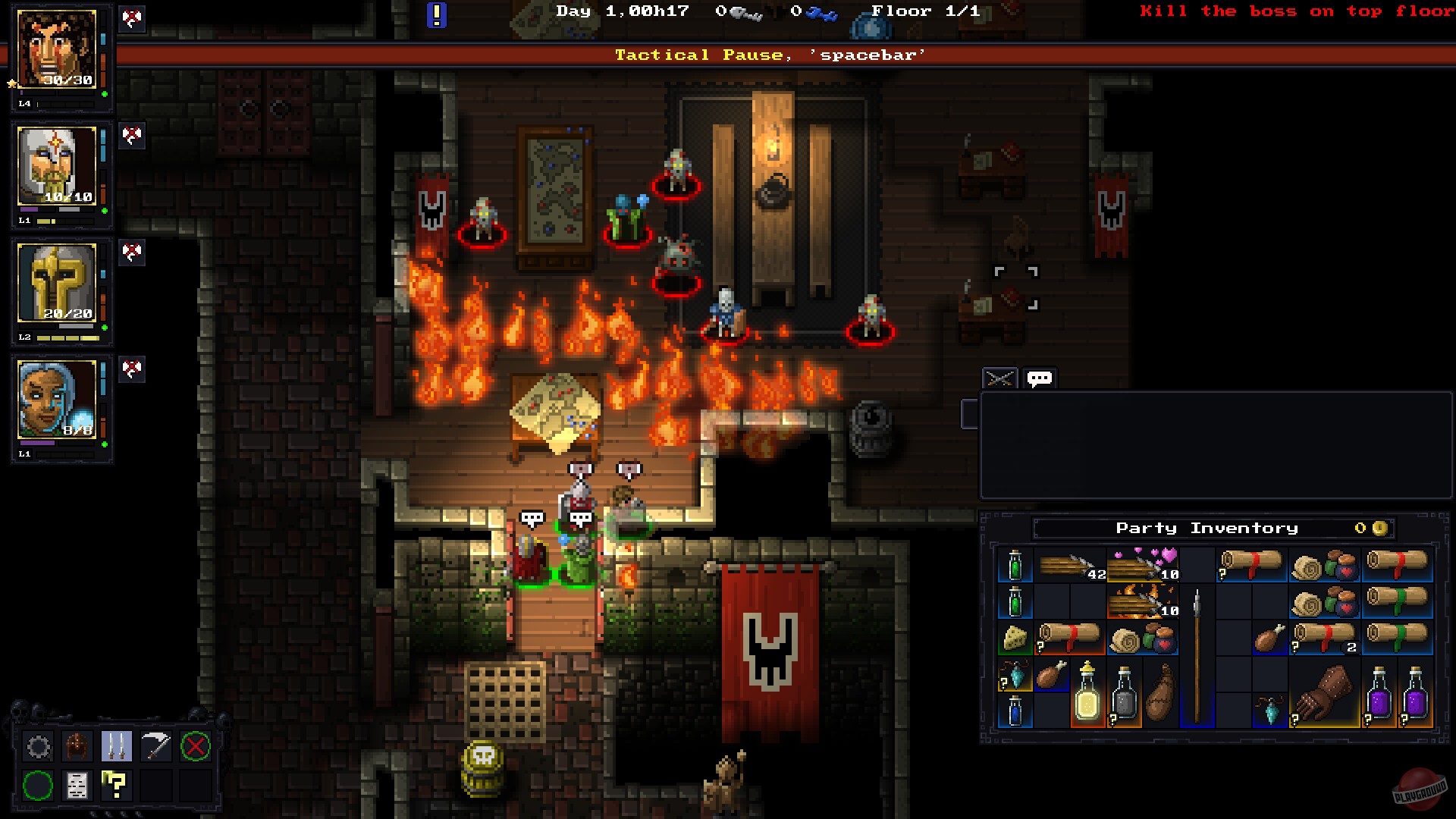Select the arrows stack showing 42 in inventory
The image size is (1456, 819).
tap(1063, 565)
